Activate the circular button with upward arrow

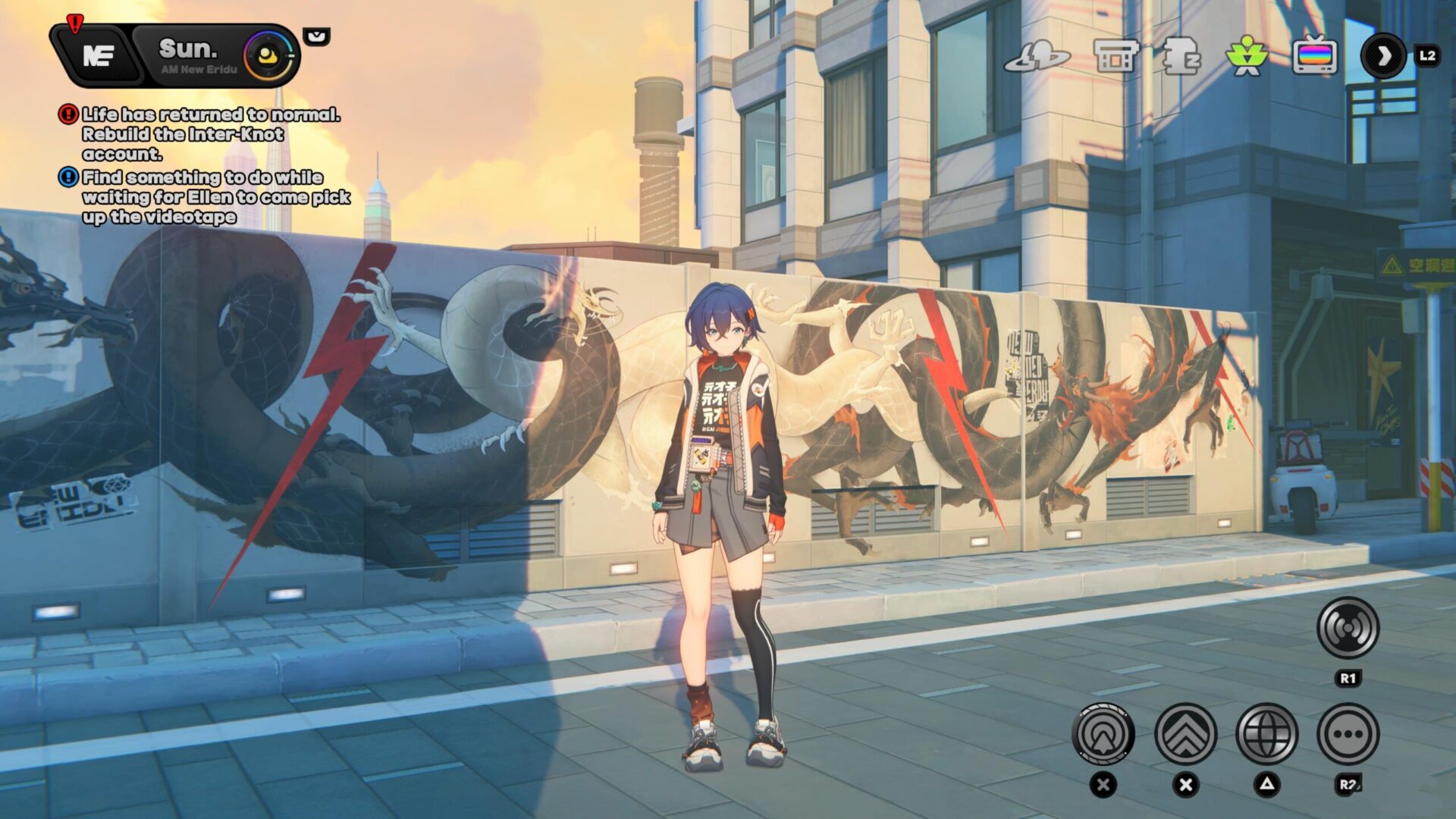(1103, 734)
